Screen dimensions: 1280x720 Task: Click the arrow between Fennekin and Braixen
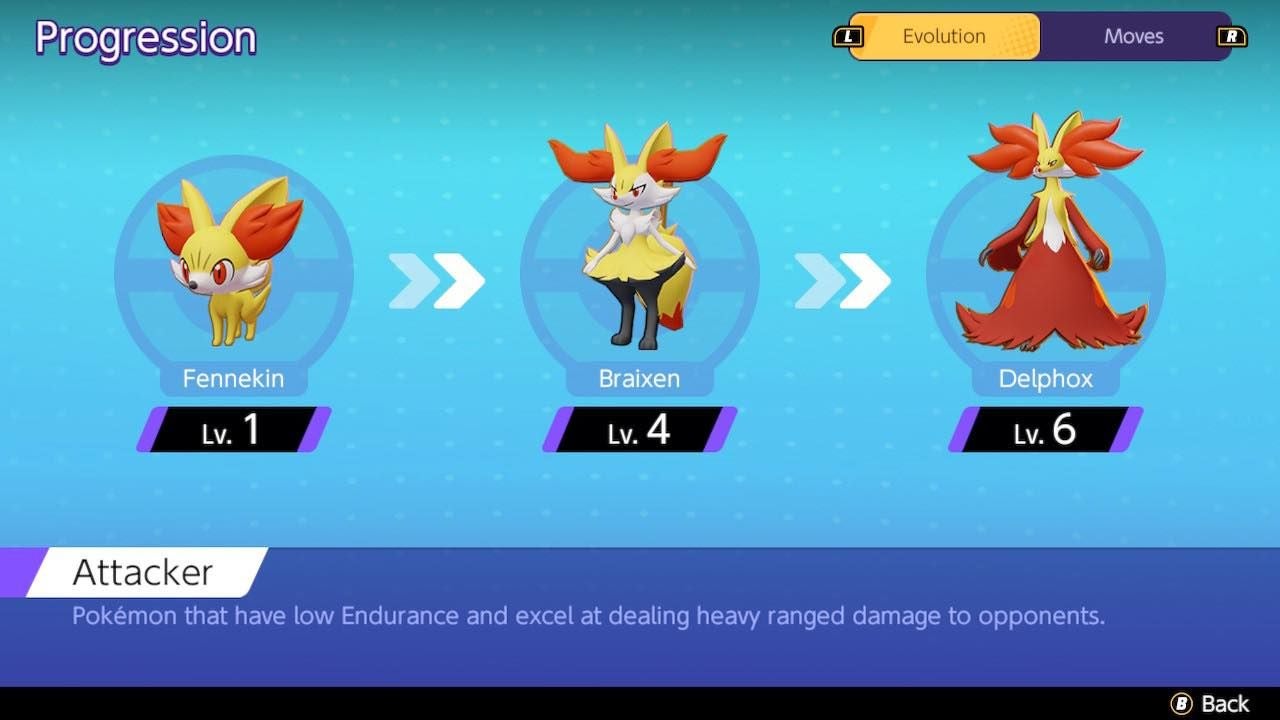(435, 283)
